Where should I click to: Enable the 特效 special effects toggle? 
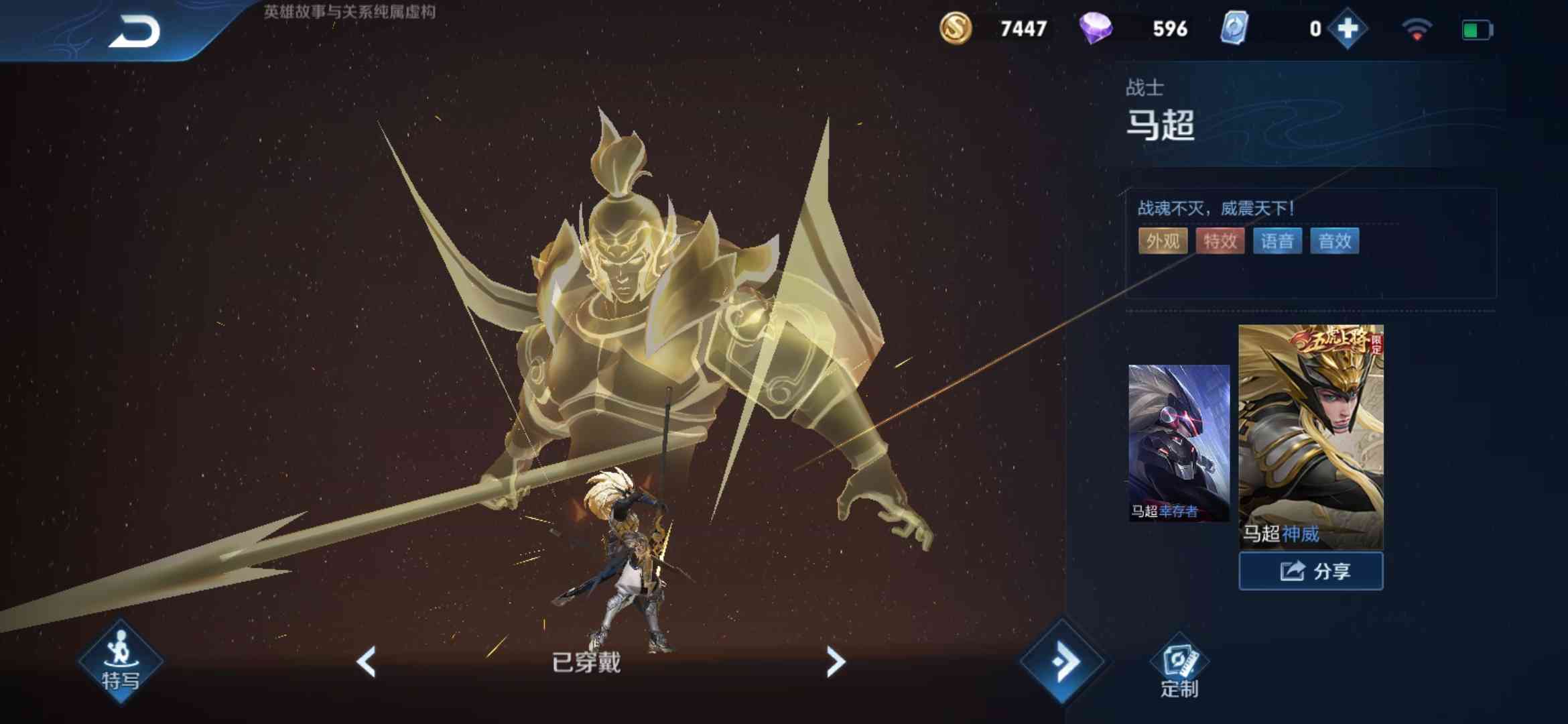coord(1220,241)
